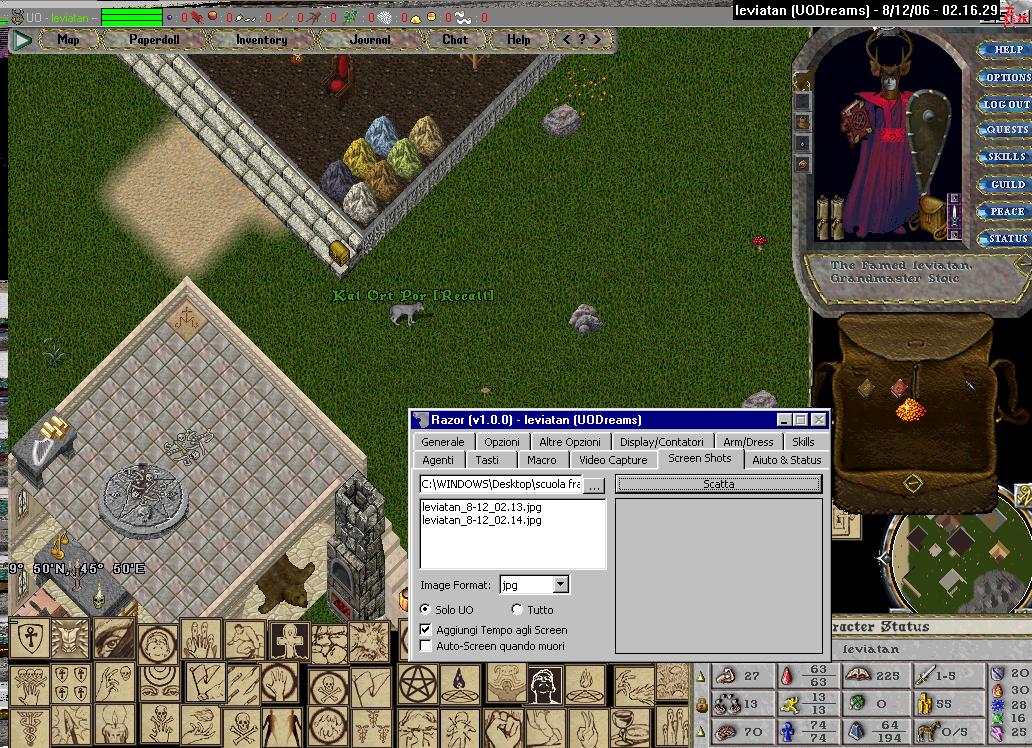This screenshot has width=1032, height=748.
Task: Click the LOG OUT button
Action: (x=1006, y=104)
